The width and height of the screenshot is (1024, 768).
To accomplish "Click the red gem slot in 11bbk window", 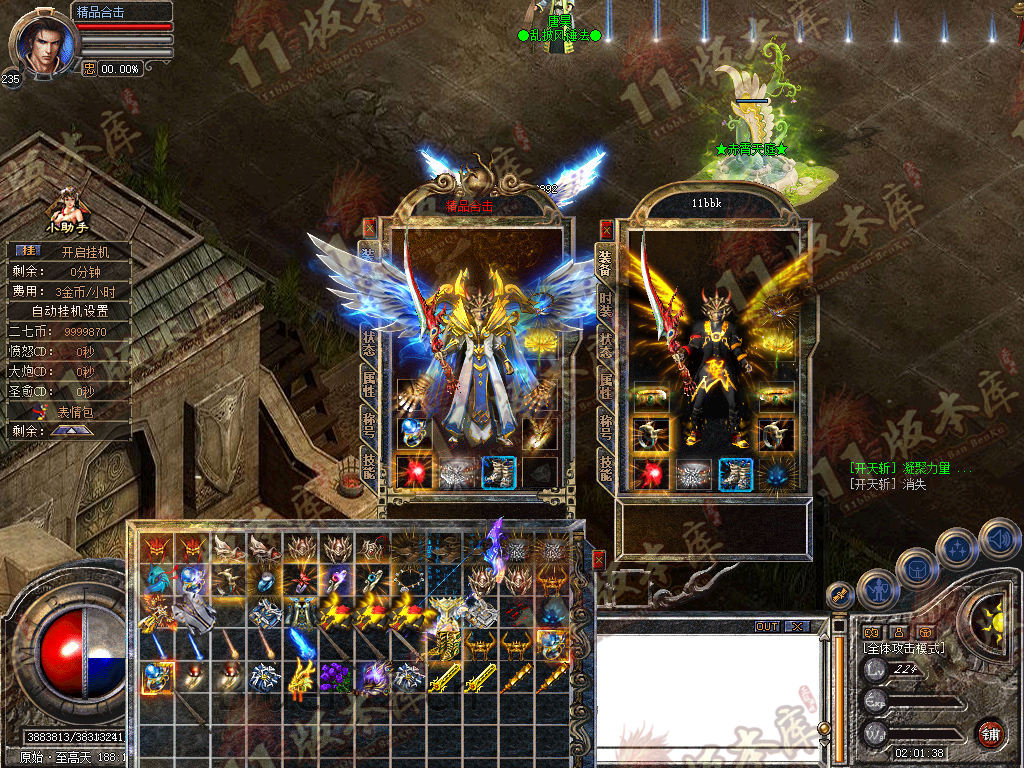I will click(x=651, y=474).
